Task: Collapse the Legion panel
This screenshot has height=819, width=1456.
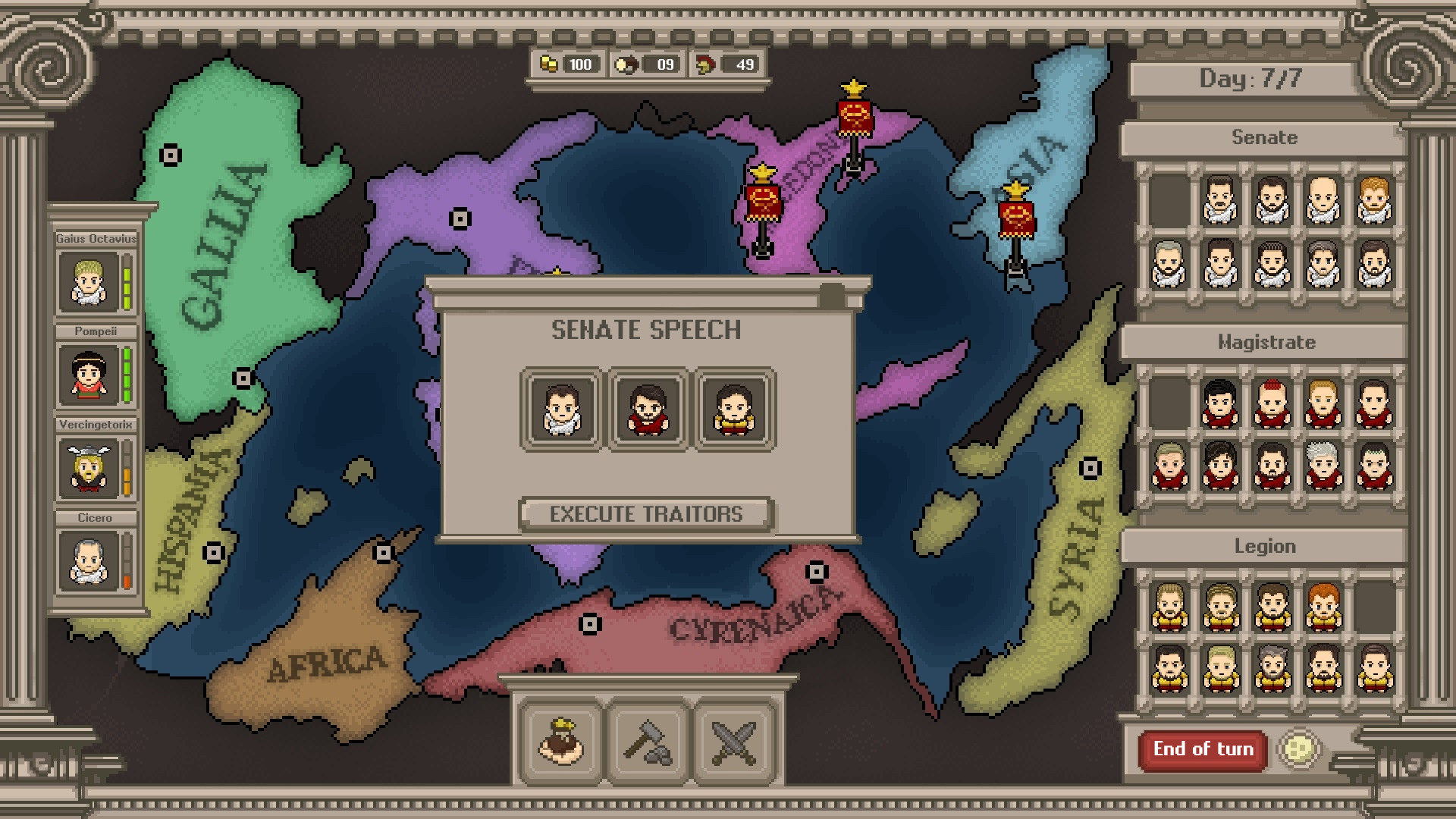Action: pos(1264,545)
